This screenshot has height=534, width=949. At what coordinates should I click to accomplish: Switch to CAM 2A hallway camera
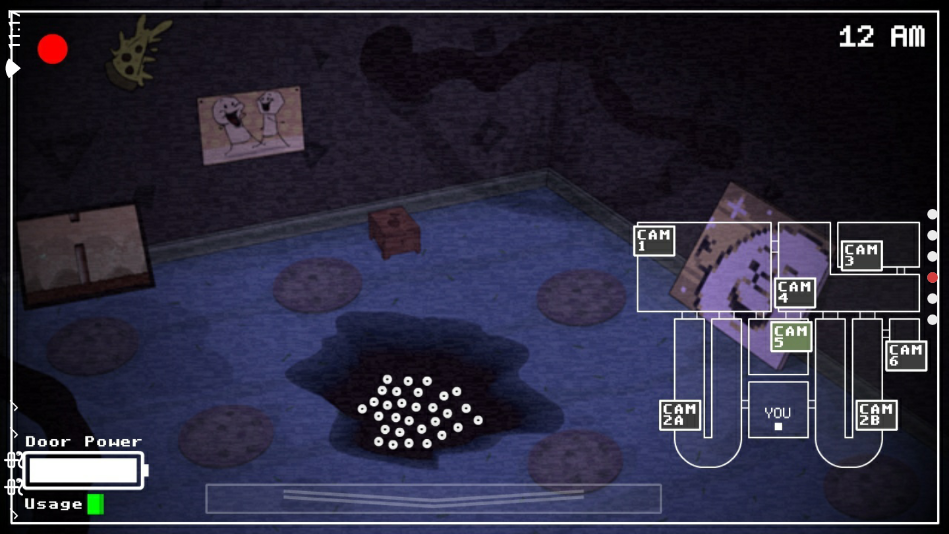pos(680,415)
